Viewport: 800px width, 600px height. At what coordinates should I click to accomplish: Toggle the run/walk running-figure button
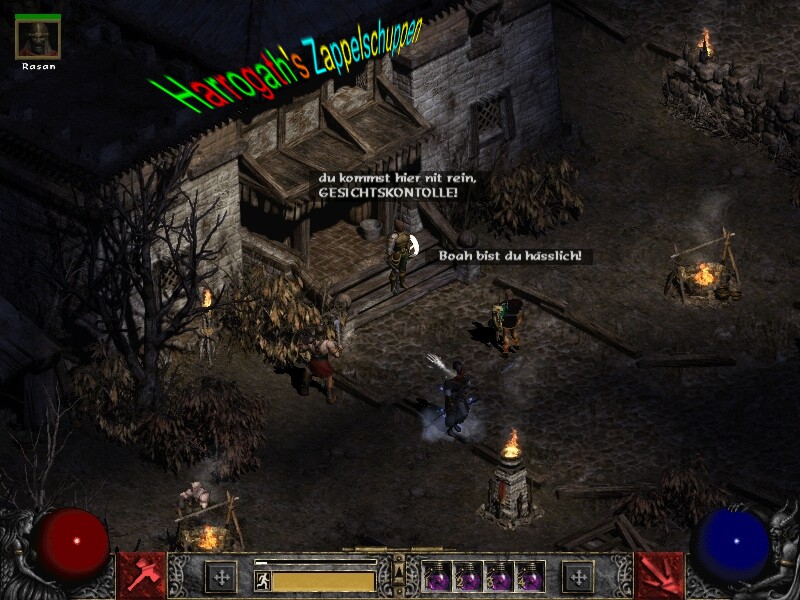(x=263, y=580)
